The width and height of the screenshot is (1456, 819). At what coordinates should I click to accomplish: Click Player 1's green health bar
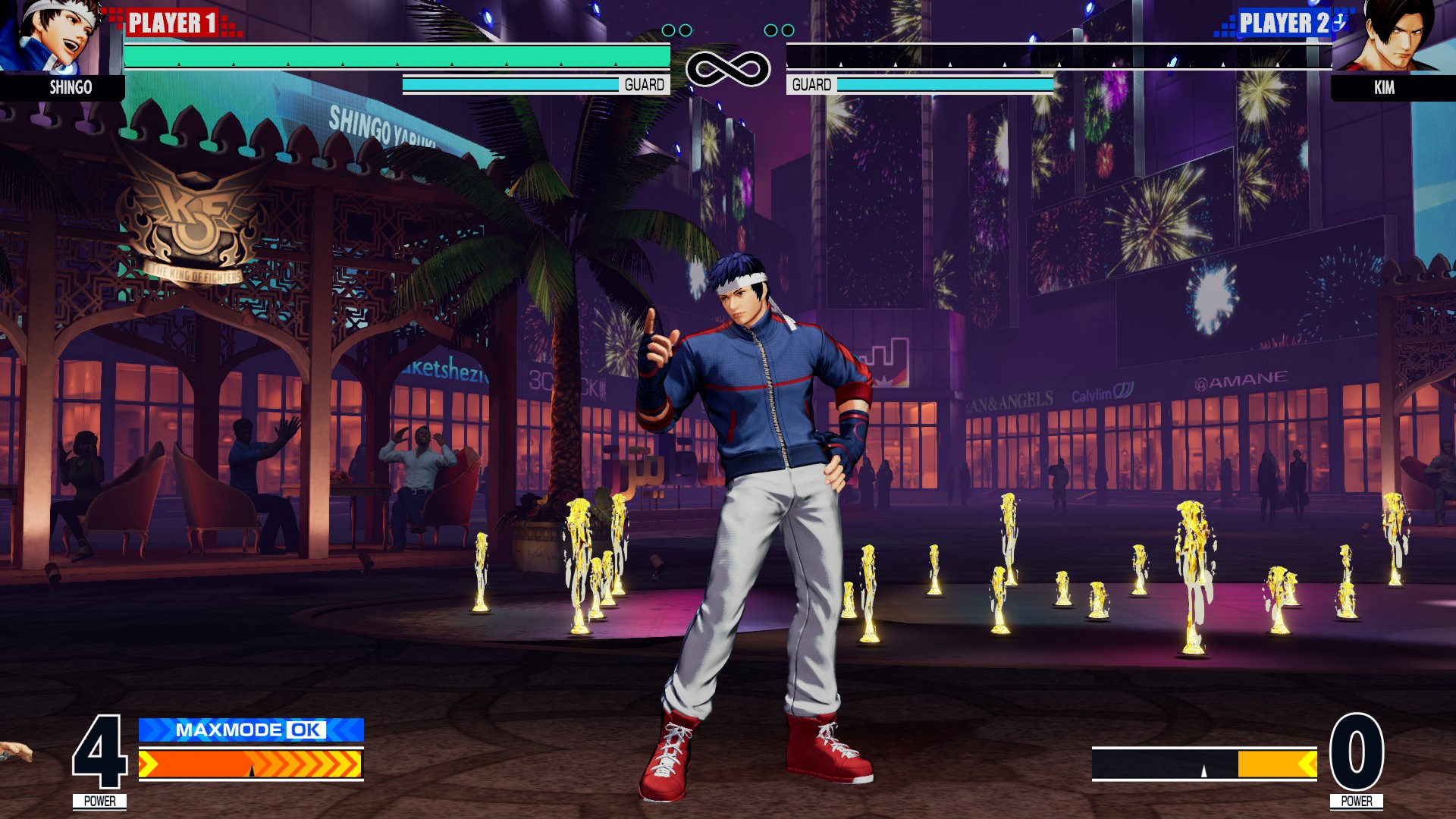(394, 58)
